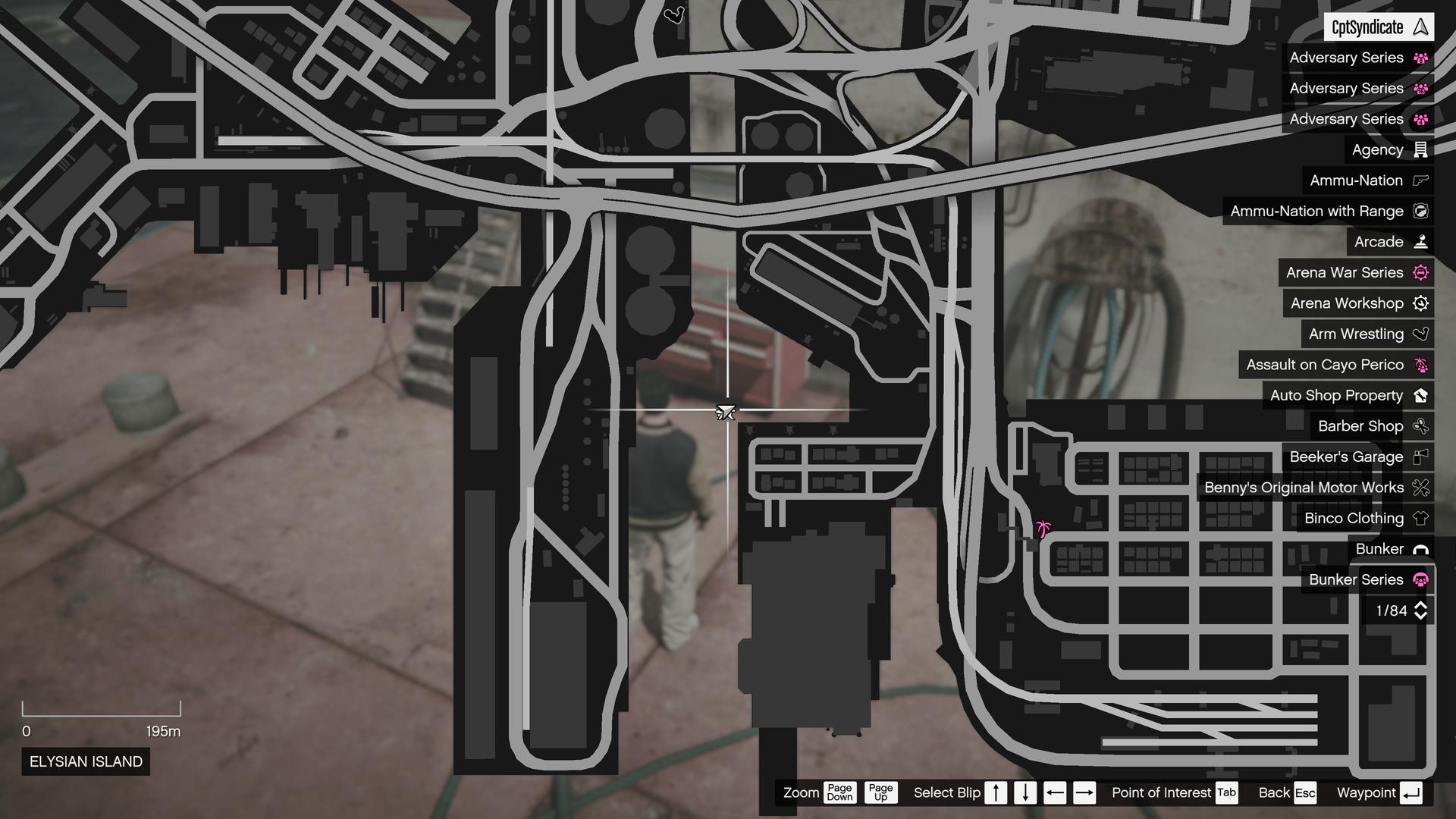Click the Barber Shop scissors icon
The image size is (1456, 819).
(1420, 425)
